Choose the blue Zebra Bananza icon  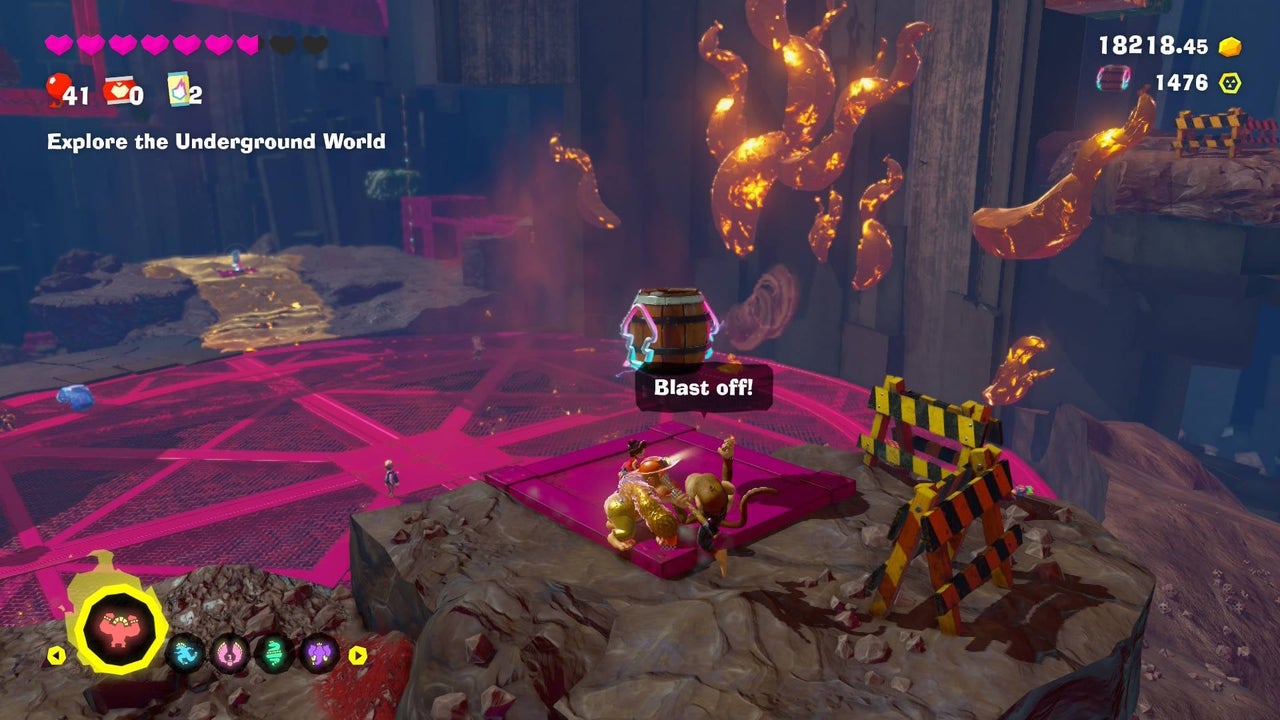pos(185,654)
